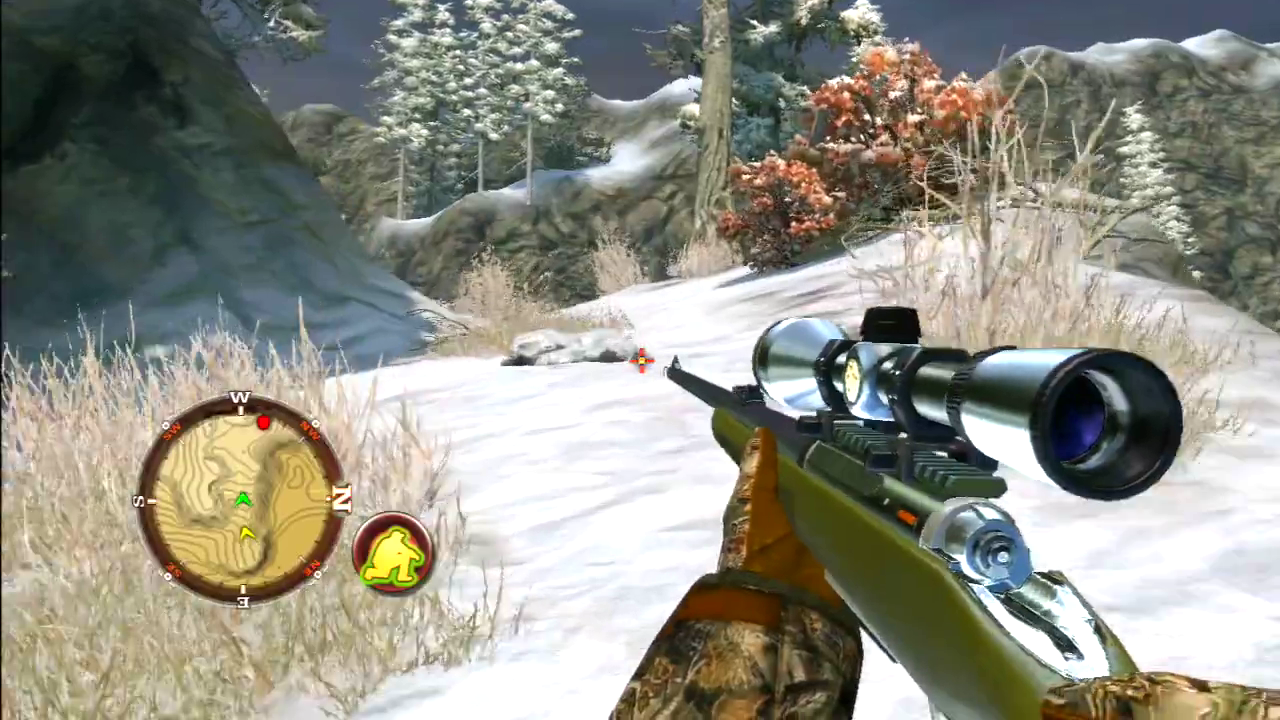
Task: Click the red target marker on minimap
Action: pyautogui.click(x=263, y=423)
